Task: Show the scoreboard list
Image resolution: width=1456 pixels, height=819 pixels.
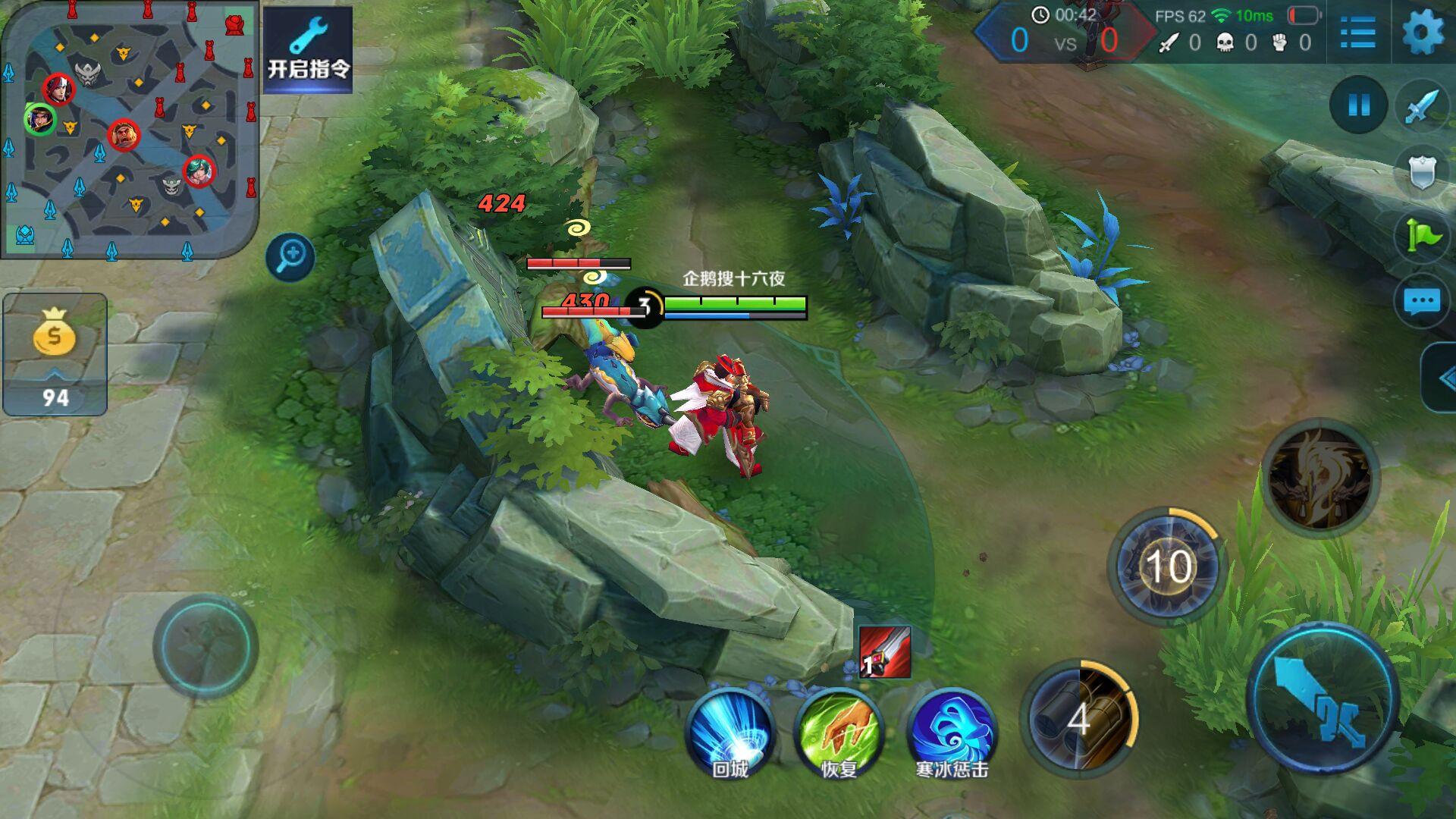Action: 1357,33
